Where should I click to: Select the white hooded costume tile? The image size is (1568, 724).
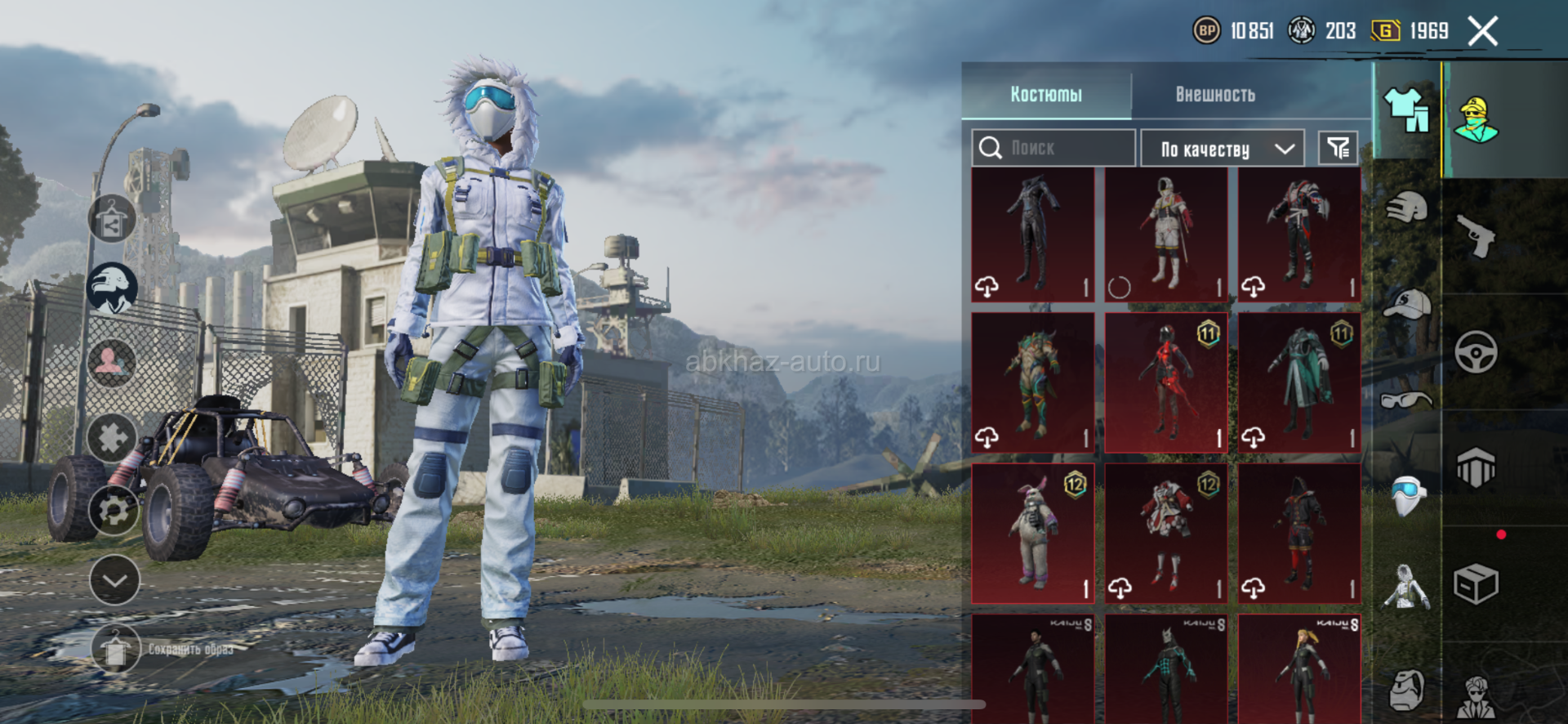[1166, 233]
